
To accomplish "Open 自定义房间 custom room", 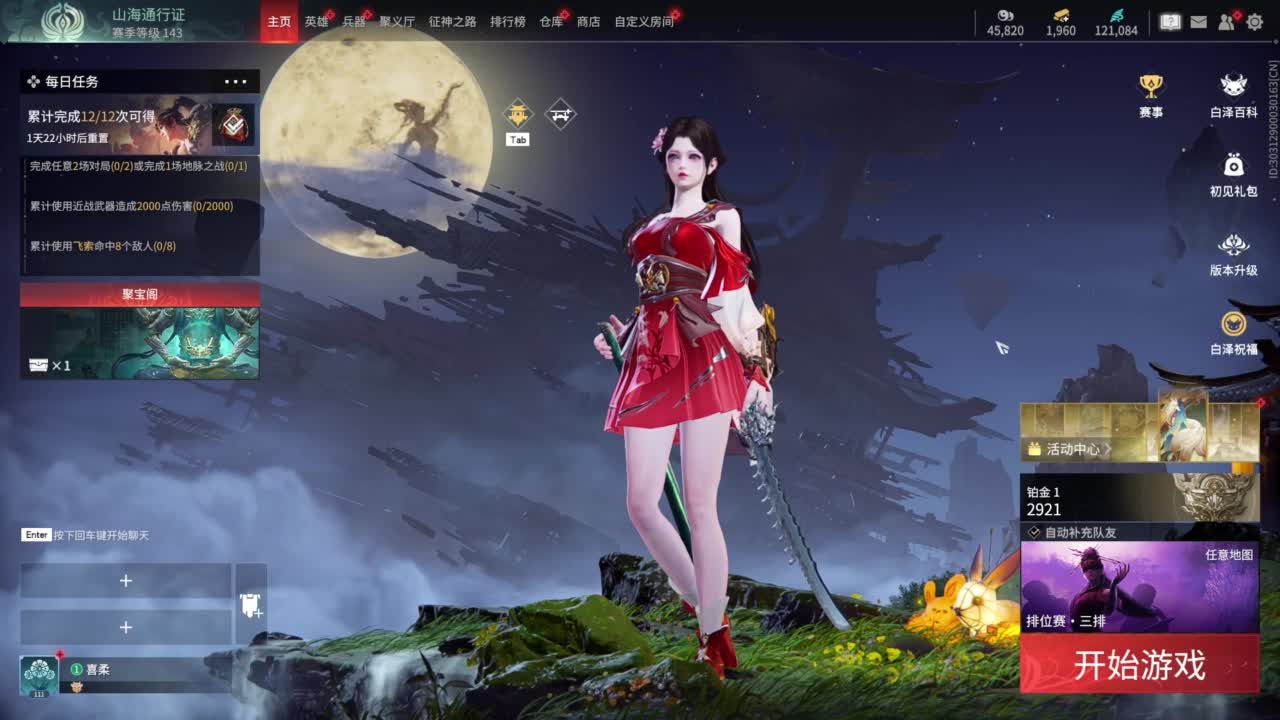I will point(644,21).
